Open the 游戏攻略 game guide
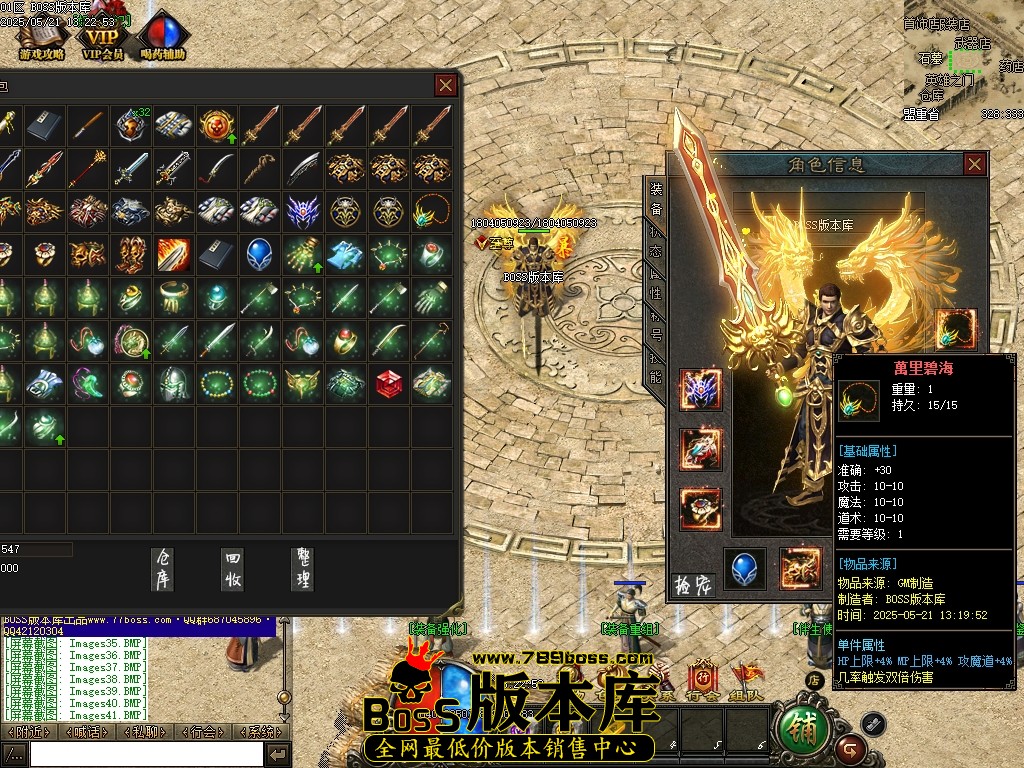Screen dimensions: 1024x768 (x=41, y=38)
